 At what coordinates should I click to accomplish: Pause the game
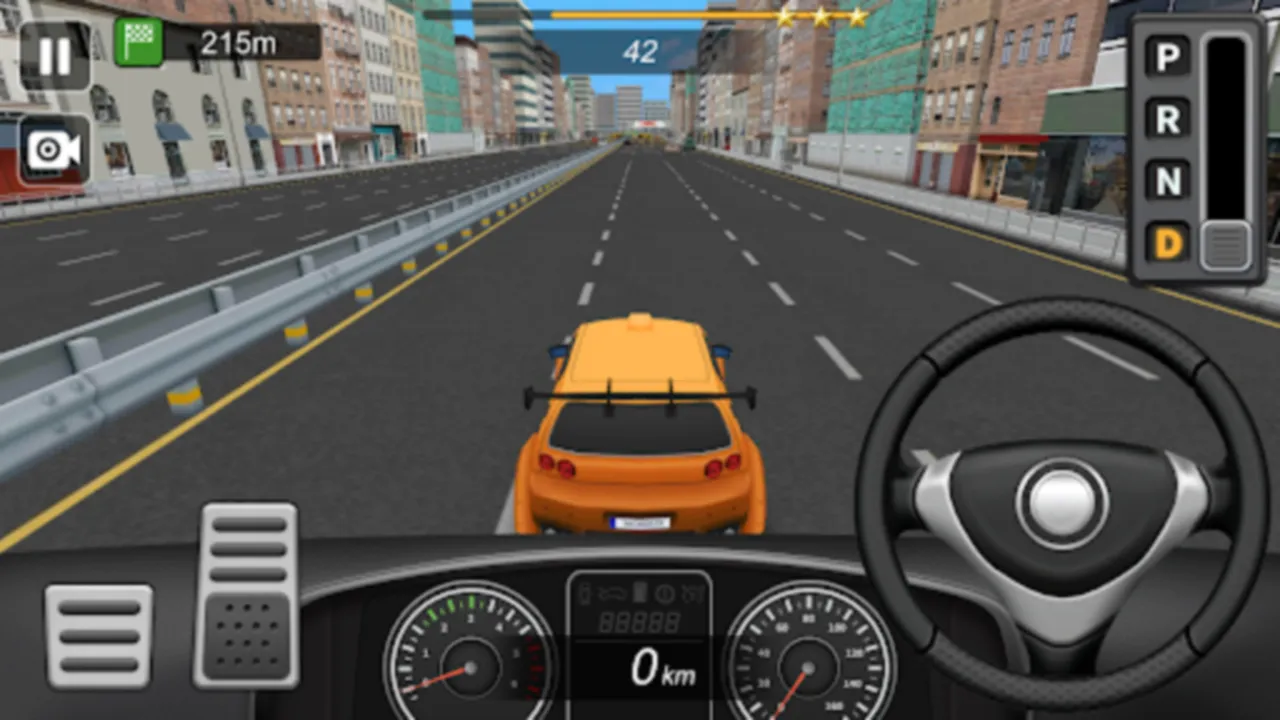click(55, 55)
